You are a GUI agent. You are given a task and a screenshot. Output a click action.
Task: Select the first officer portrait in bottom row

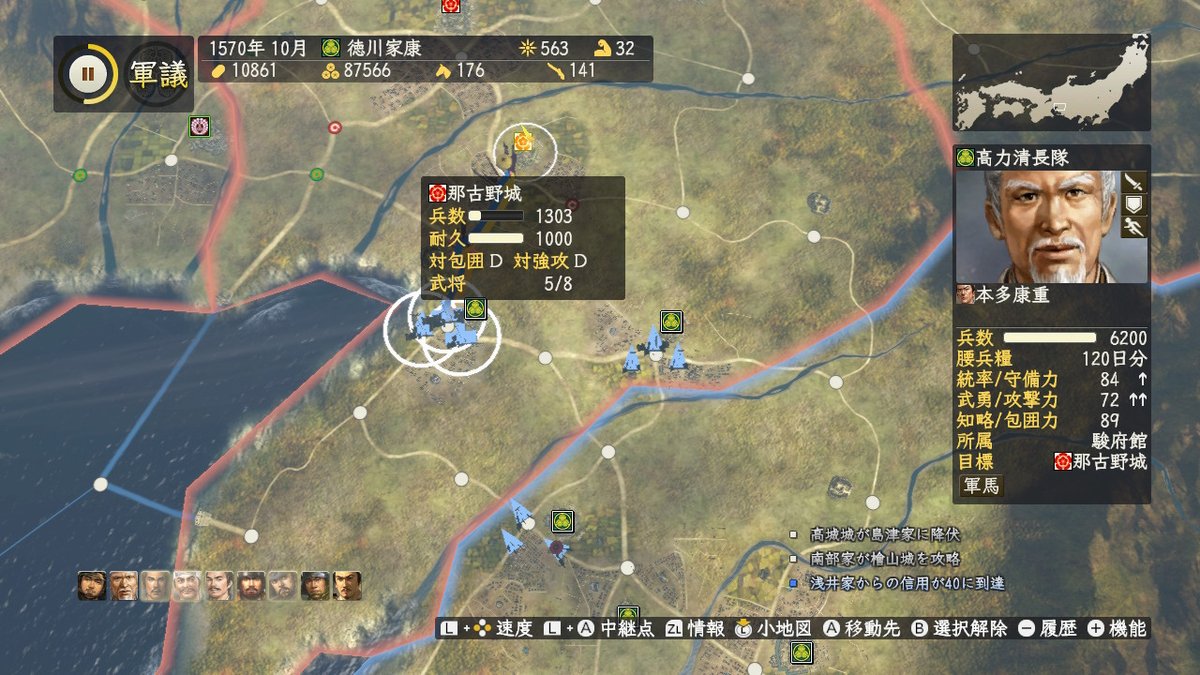pyautogui.click(x=91, y=585)
